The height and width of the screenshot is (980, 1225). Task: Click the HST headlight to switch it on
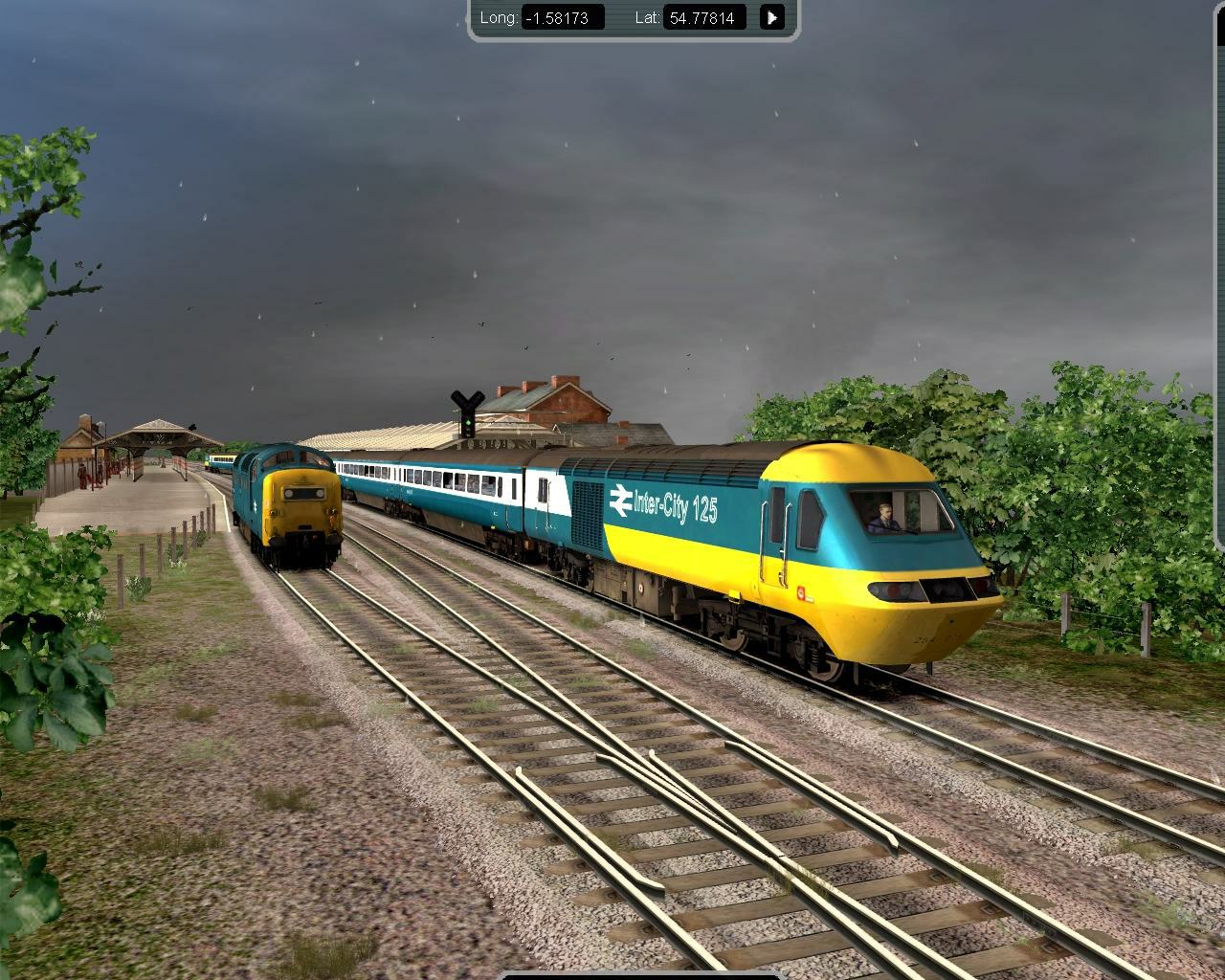point(895,590)
